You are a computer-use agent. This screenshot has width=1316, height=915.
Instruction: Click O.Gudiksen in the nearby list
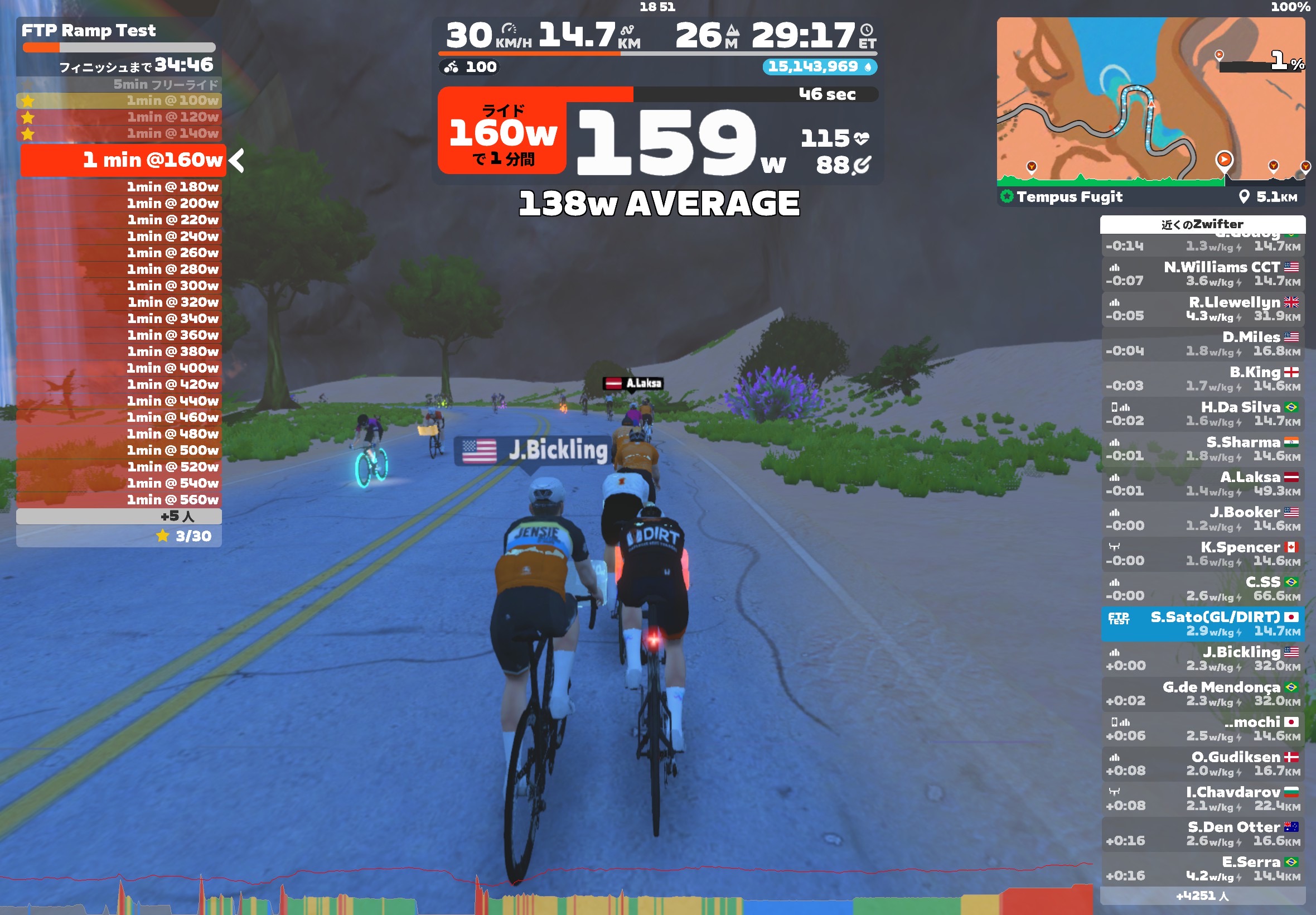[x=1203, y=764]
